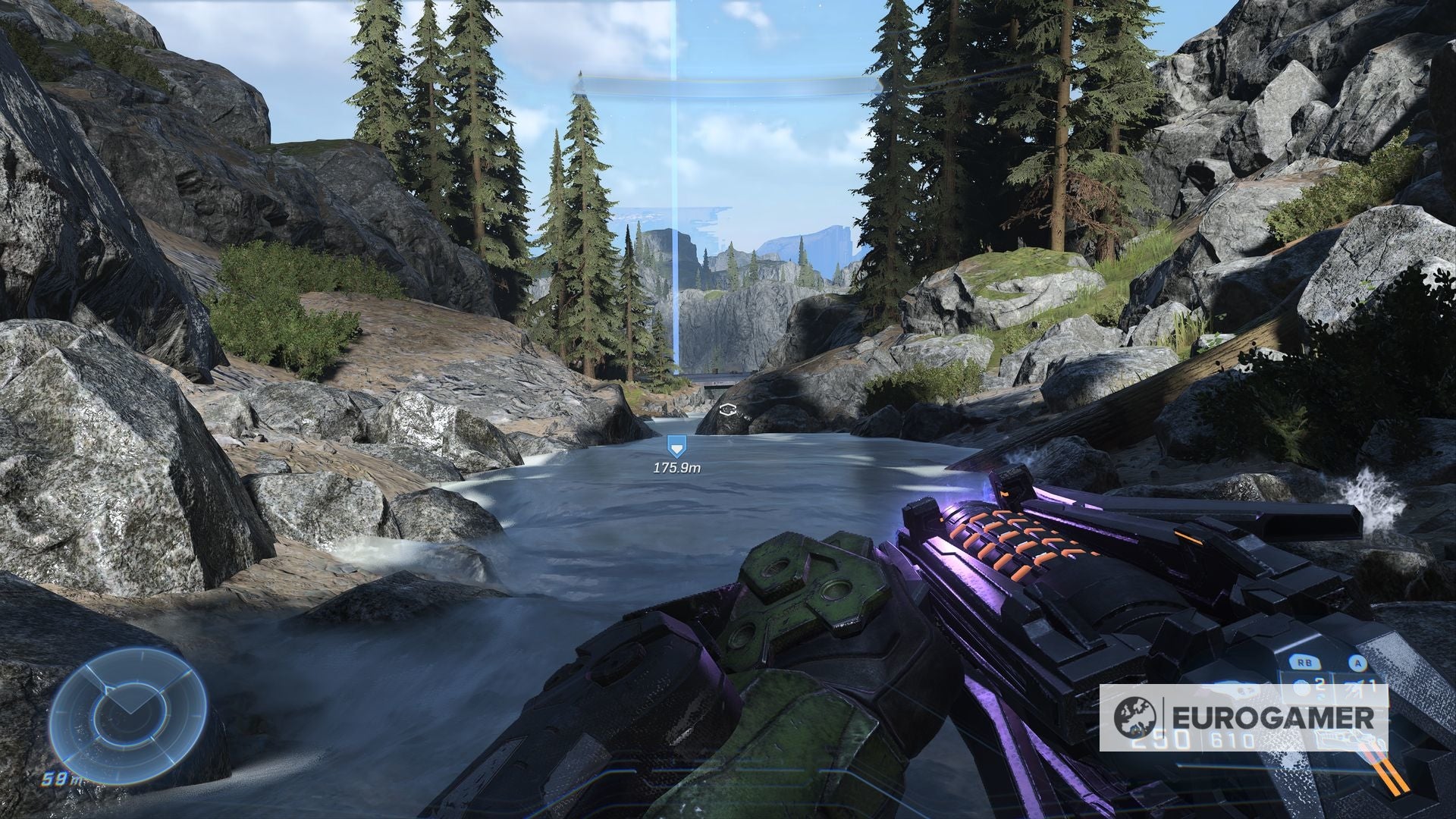Click the RB button prompt on the HUD

tap(1305, 663)
